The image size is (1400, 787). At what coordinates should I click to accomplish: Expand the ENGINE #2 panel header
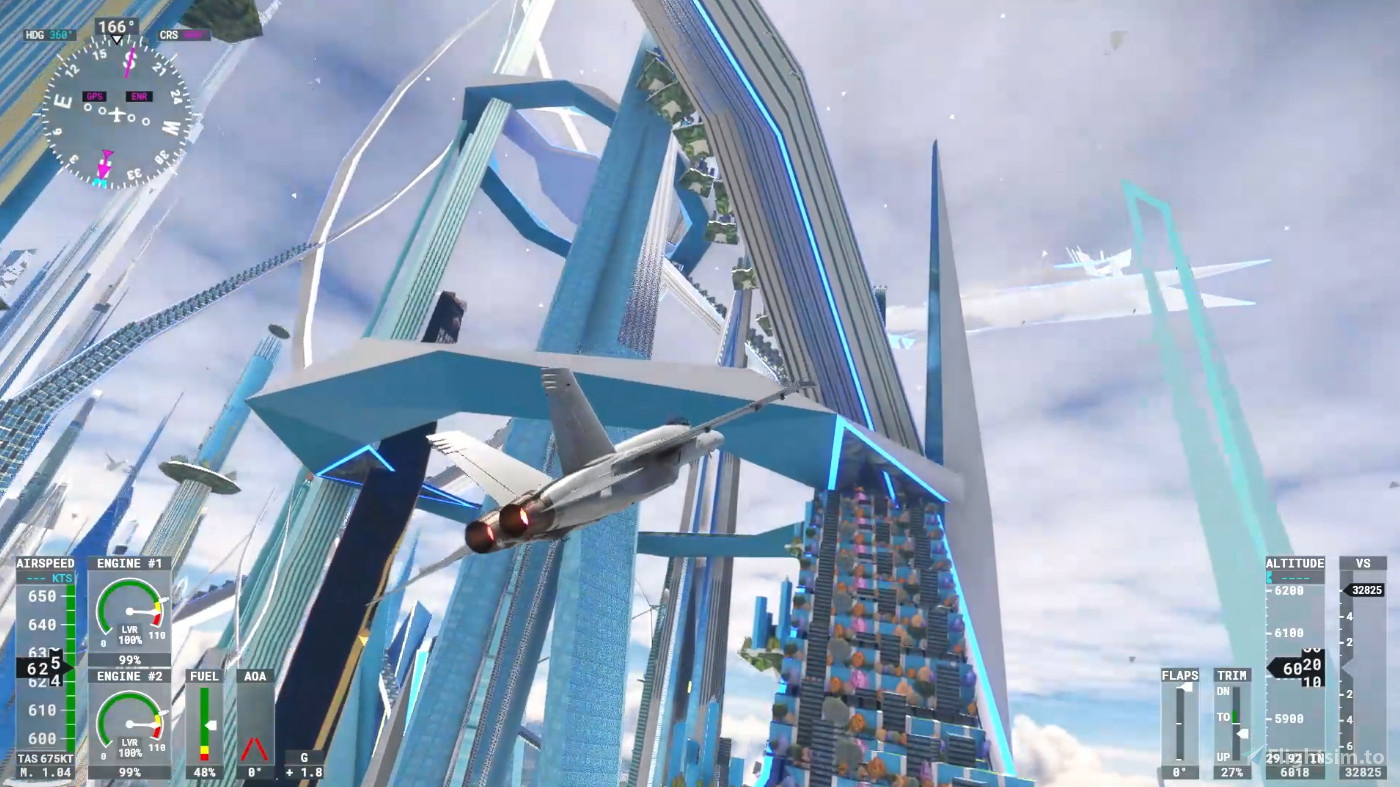(129, 676)
